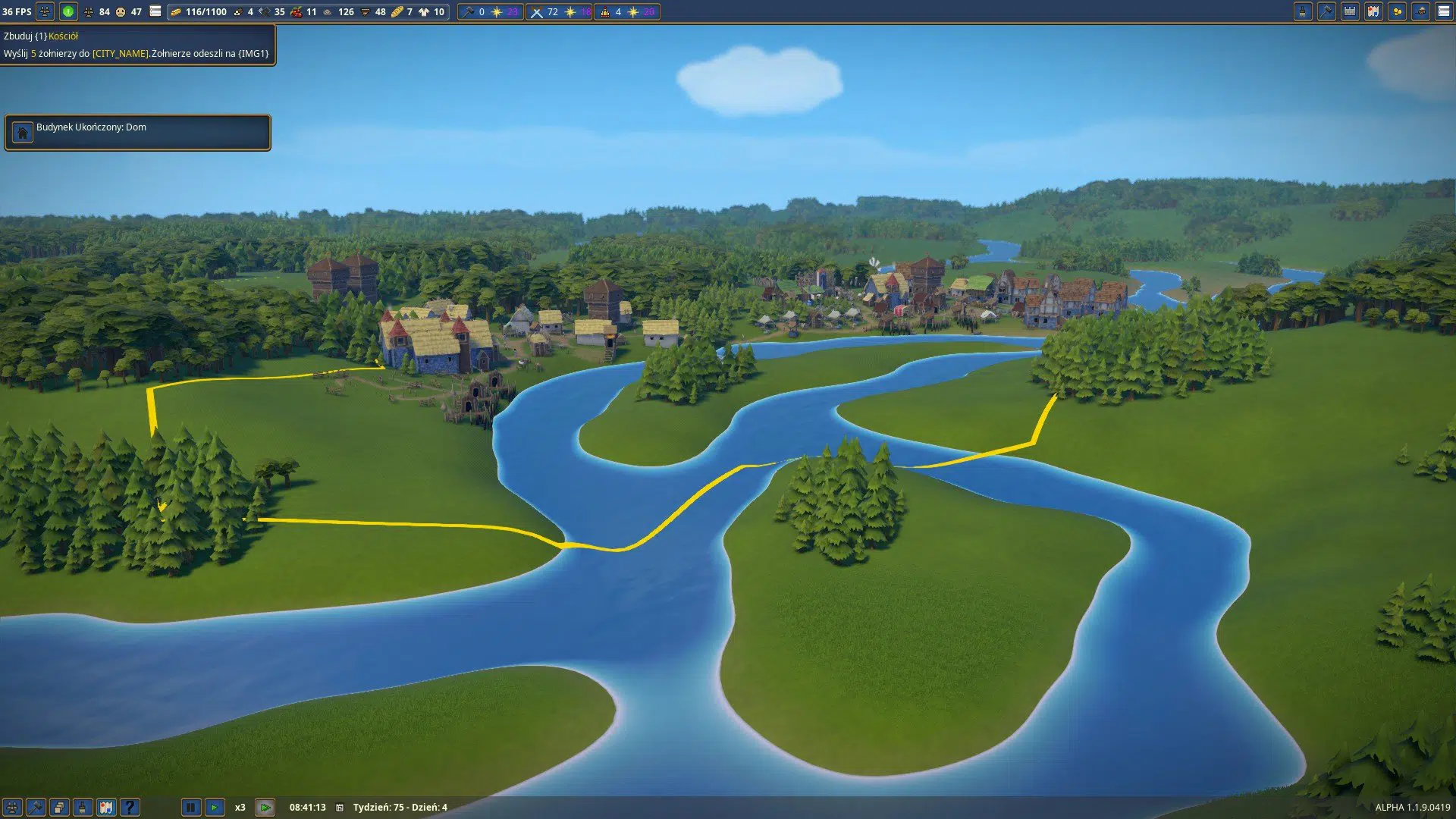The width and height of the screenshot is (1456, 819).
Task: Open the map from the bottom toolbar
Action: [106, 808]
